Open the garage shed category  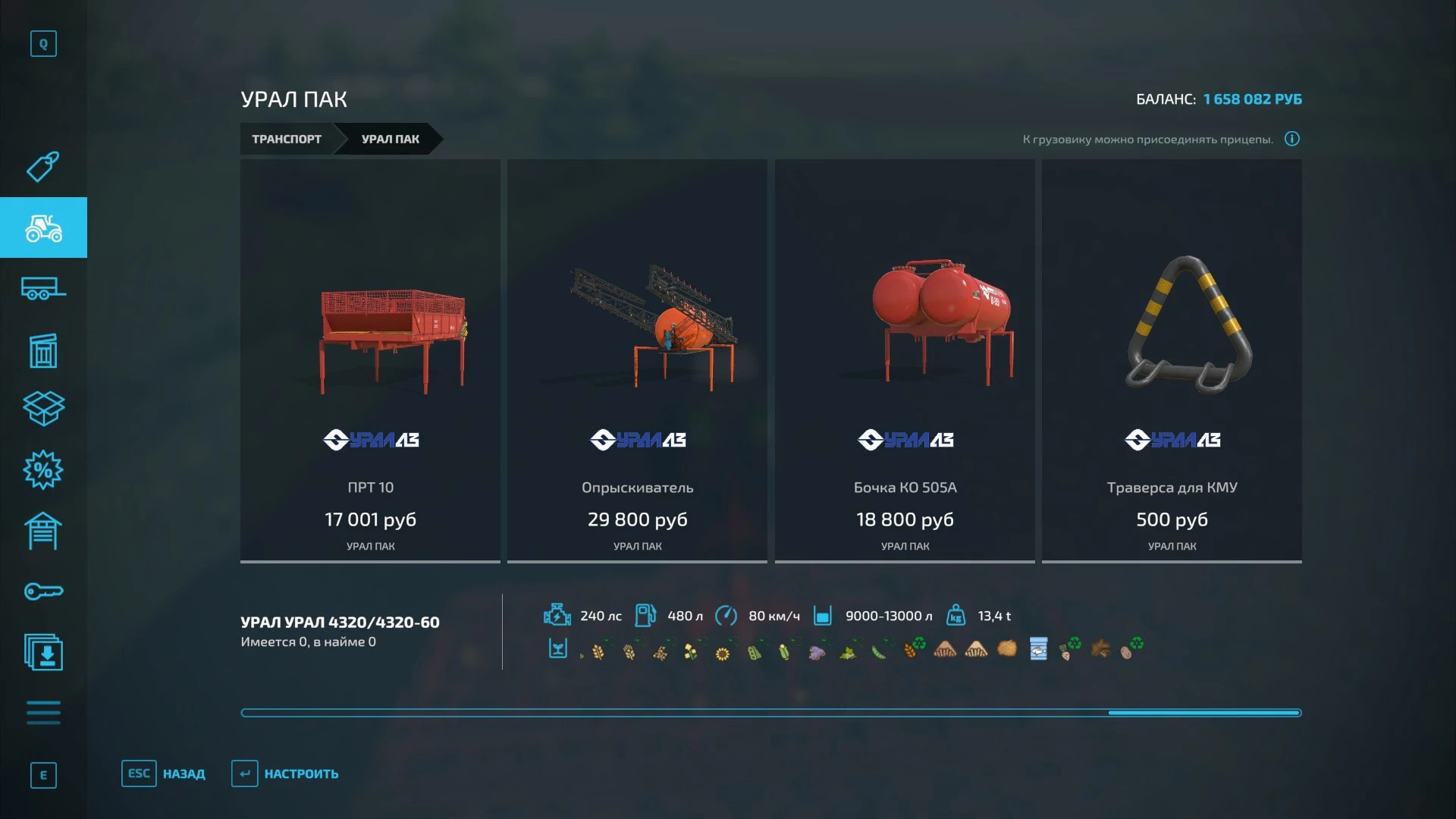43,531
